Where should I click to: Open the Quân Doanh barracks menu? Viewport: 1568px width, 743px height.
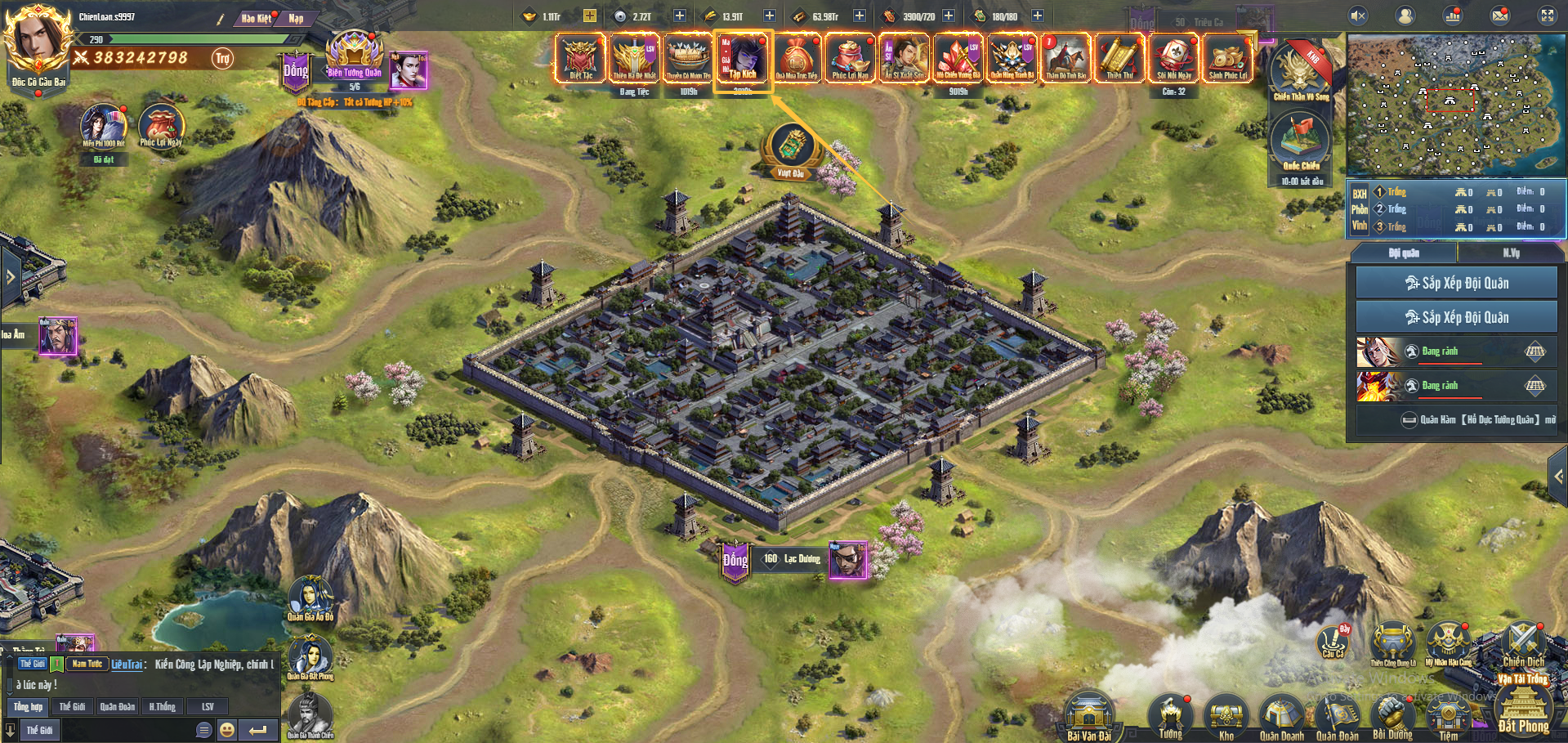[1281, 718]
